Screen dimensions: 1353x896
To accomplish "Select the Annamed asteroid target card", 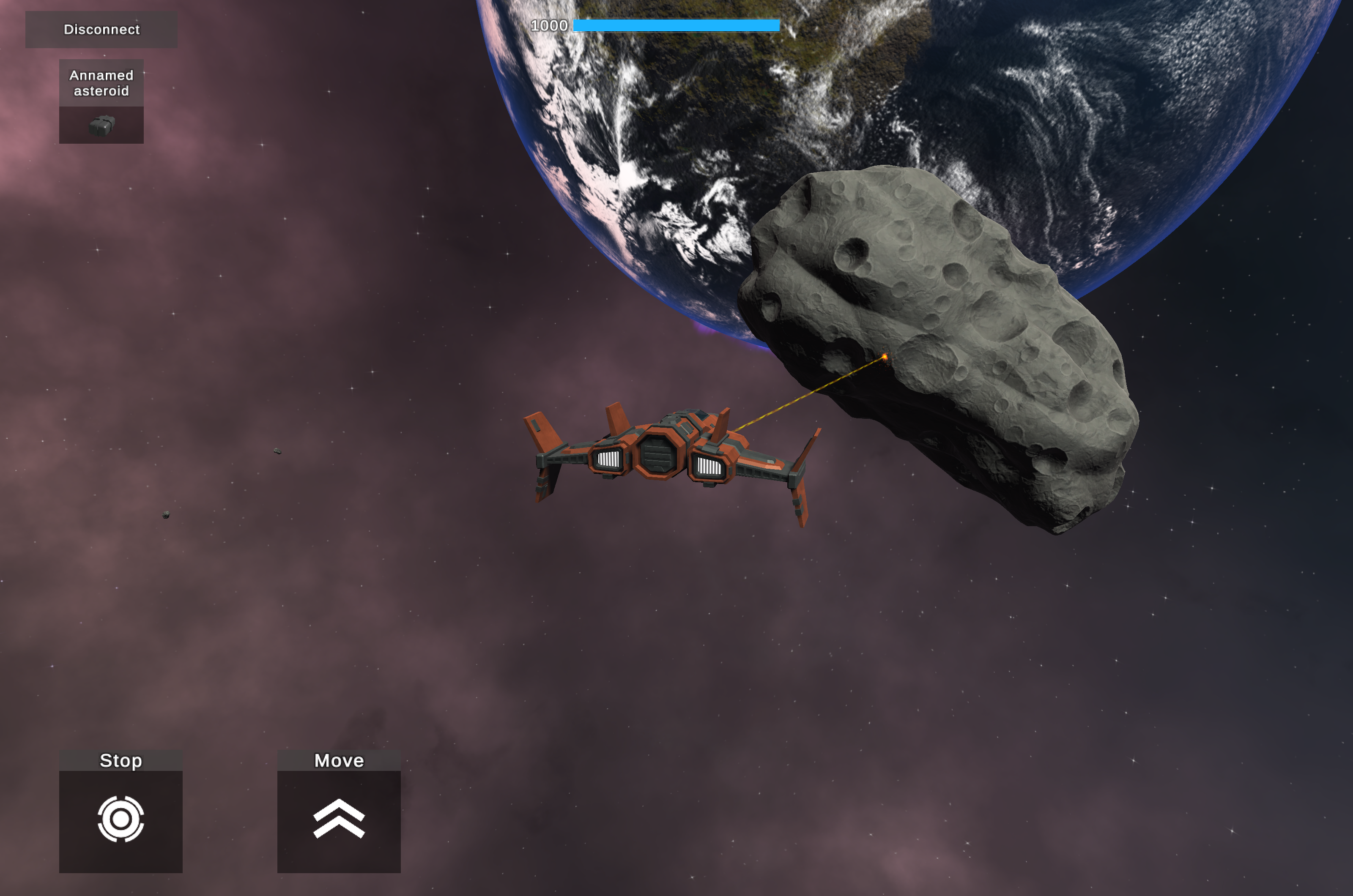I will [101, 102].
